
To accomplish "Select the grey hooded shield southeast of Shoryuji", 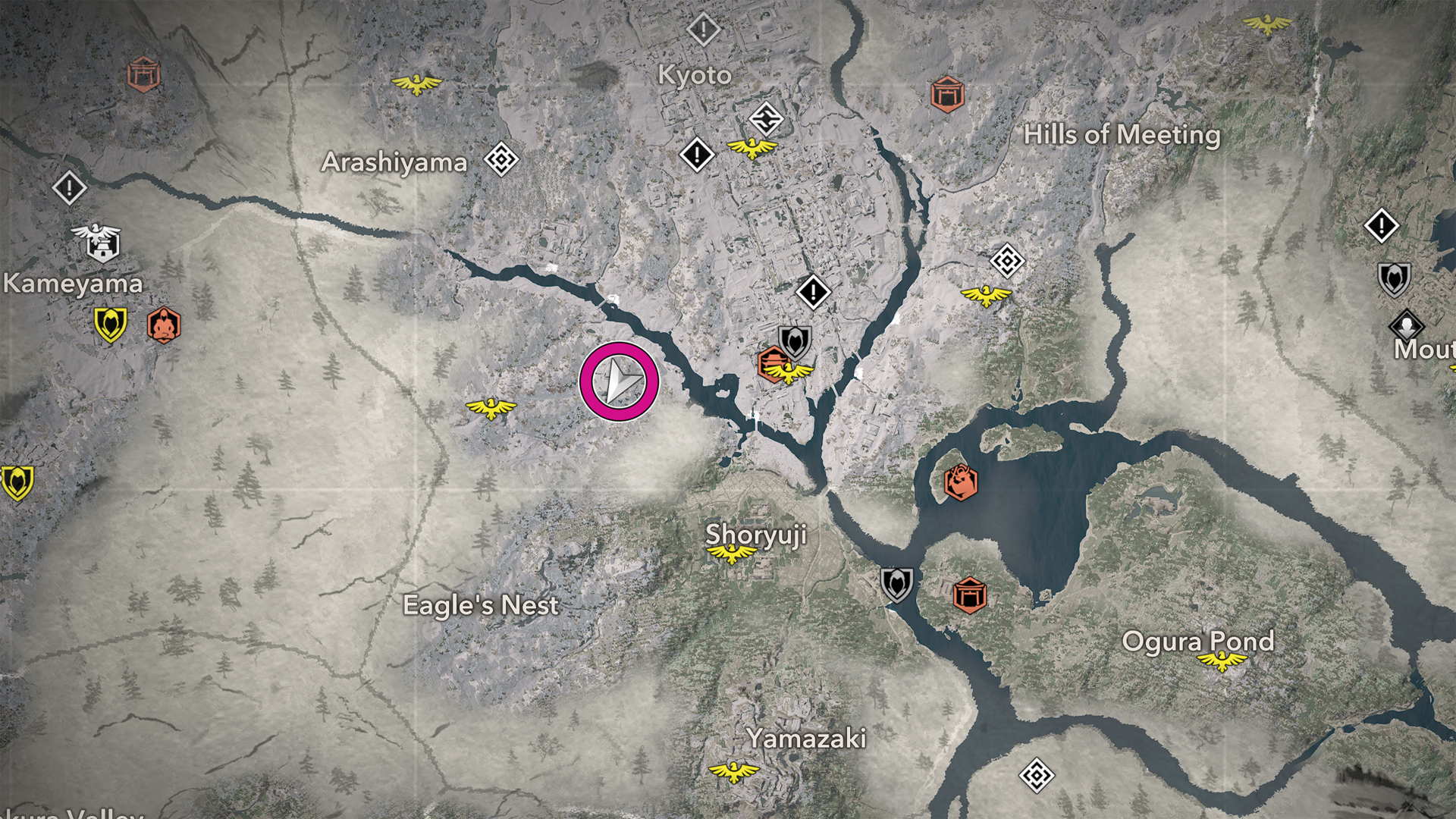I will (x=896, y=585).
